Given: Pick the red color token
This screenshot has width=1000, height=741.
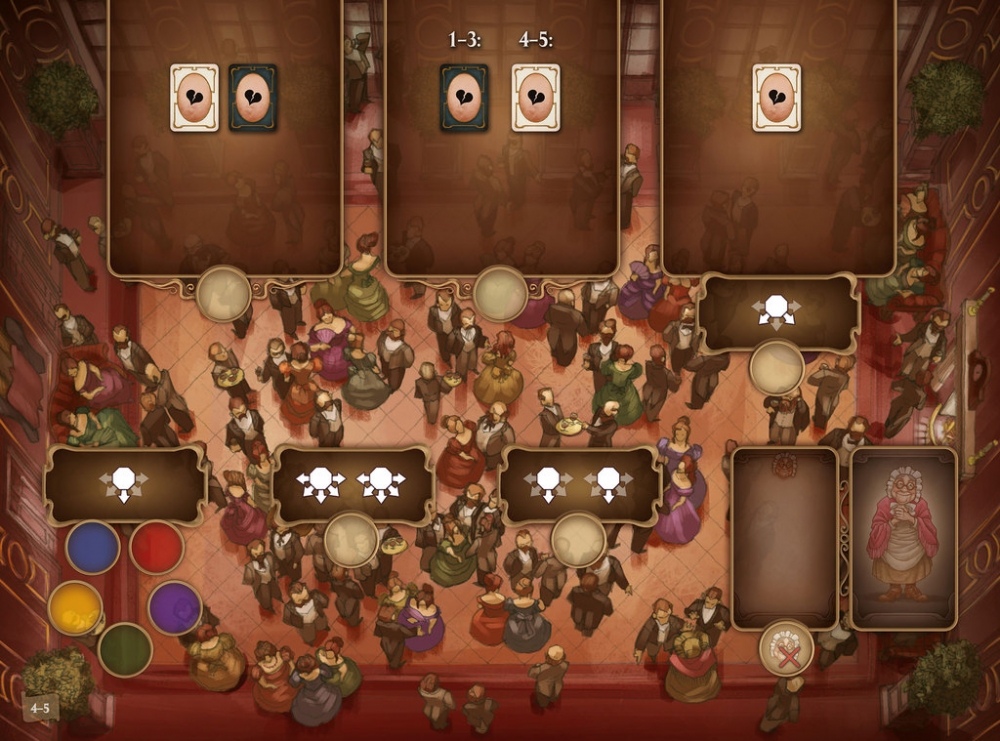Looking at the screenshot, I should tap(157, 547).
